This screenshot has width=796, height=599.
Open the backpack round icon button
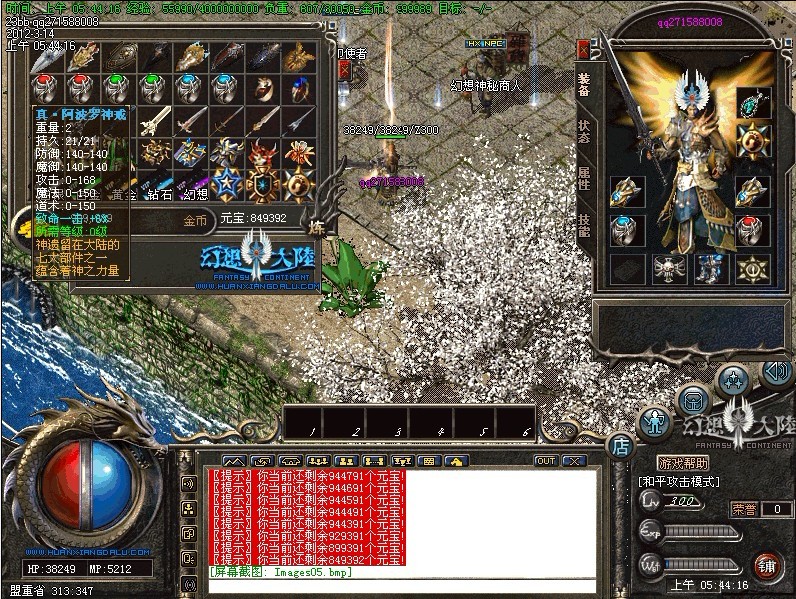[x=693, y=400]
